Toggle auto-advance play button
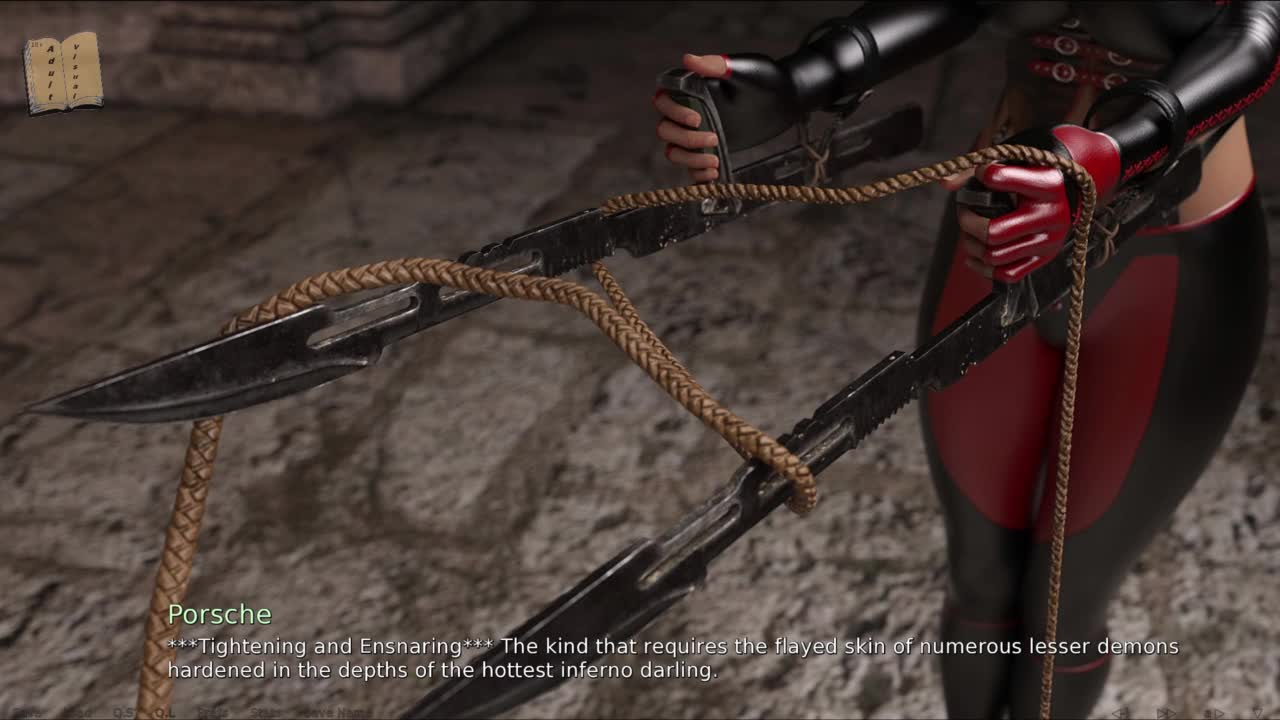The height and width of the screenshot is (720, 1280). point(1214,713)
